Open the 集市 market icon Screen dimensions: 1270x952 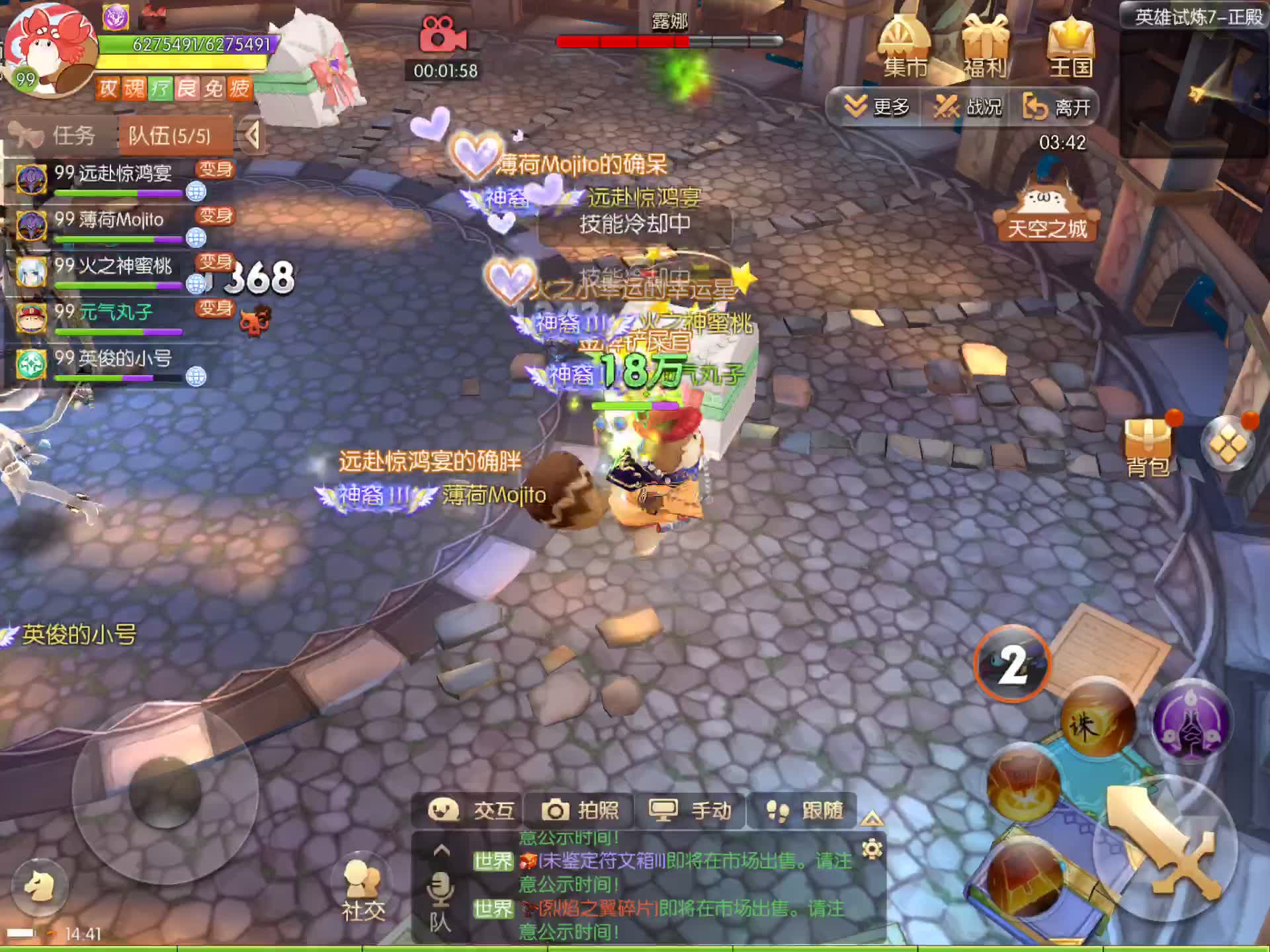(904, 46)
